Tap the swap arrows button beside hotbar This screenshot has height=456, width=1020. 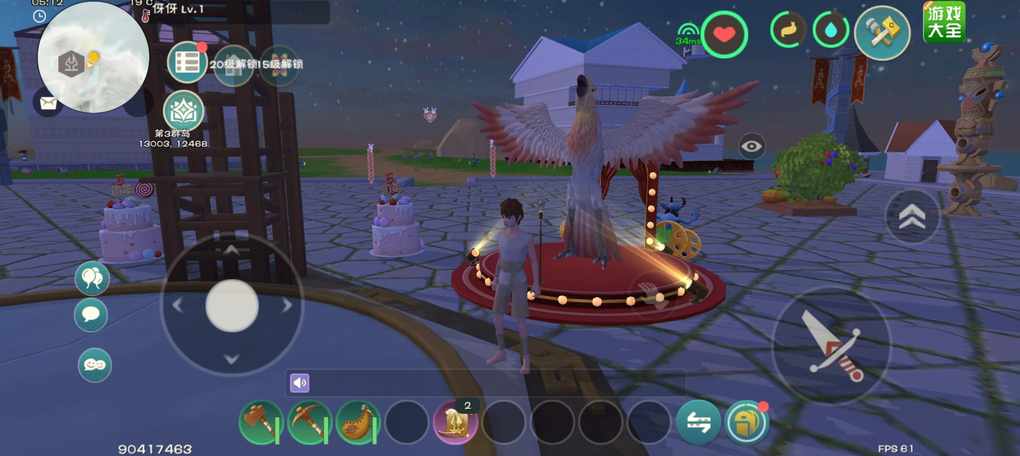coord(698,422)
